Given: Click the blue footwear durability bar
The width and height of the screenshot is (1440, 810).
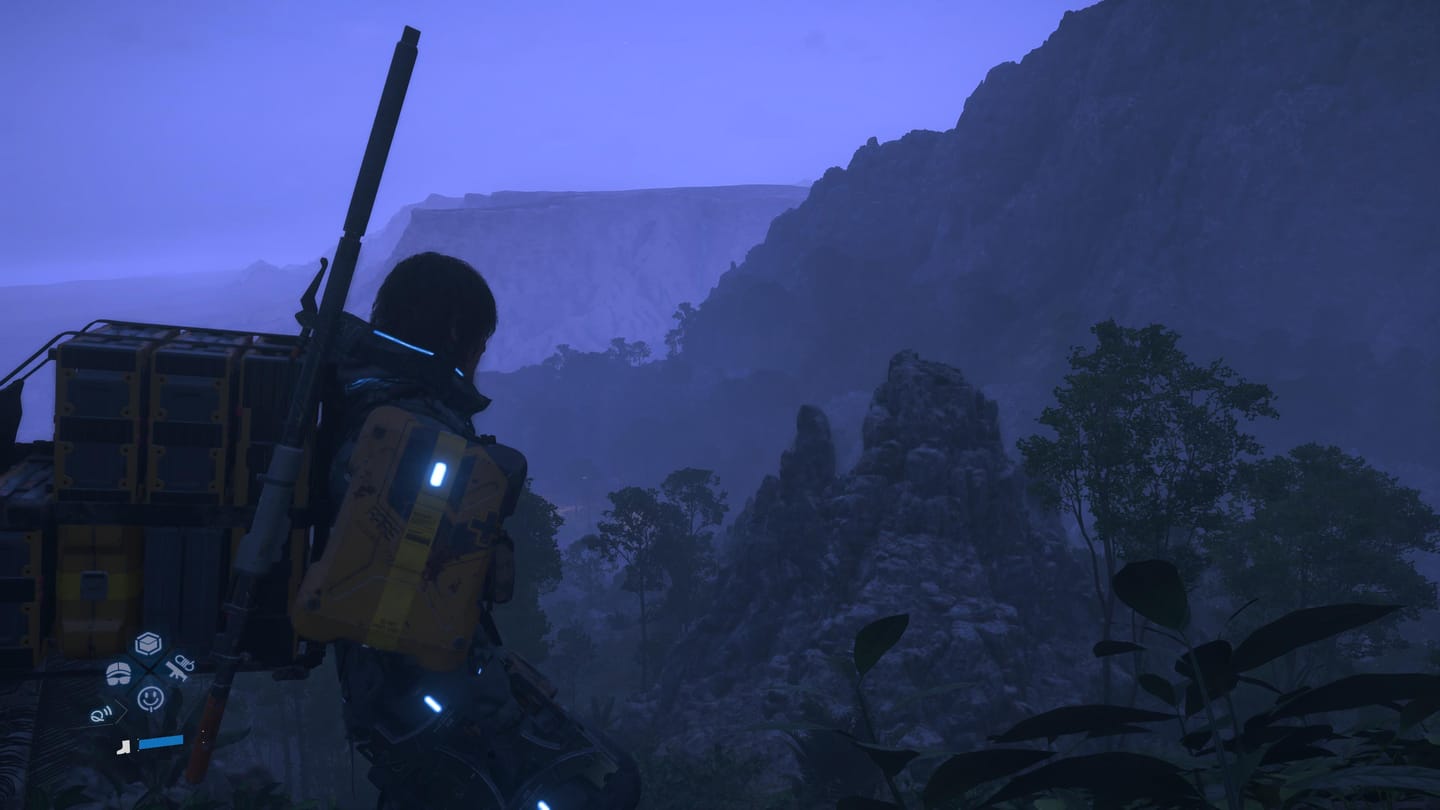Looking at the screenshot, I should (161, 741).
